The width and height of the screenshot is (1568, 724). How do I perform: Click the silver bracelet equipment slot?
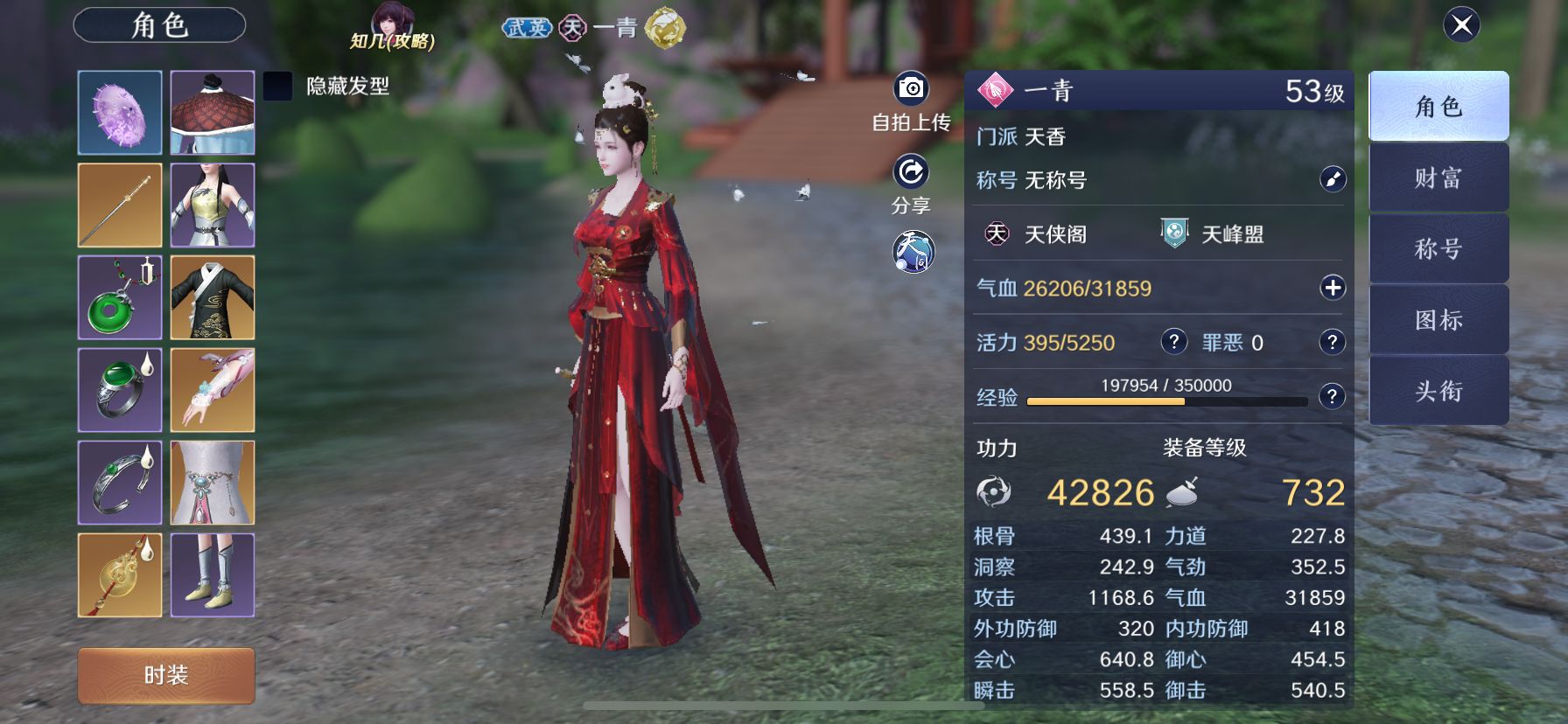tap(120, 484)
